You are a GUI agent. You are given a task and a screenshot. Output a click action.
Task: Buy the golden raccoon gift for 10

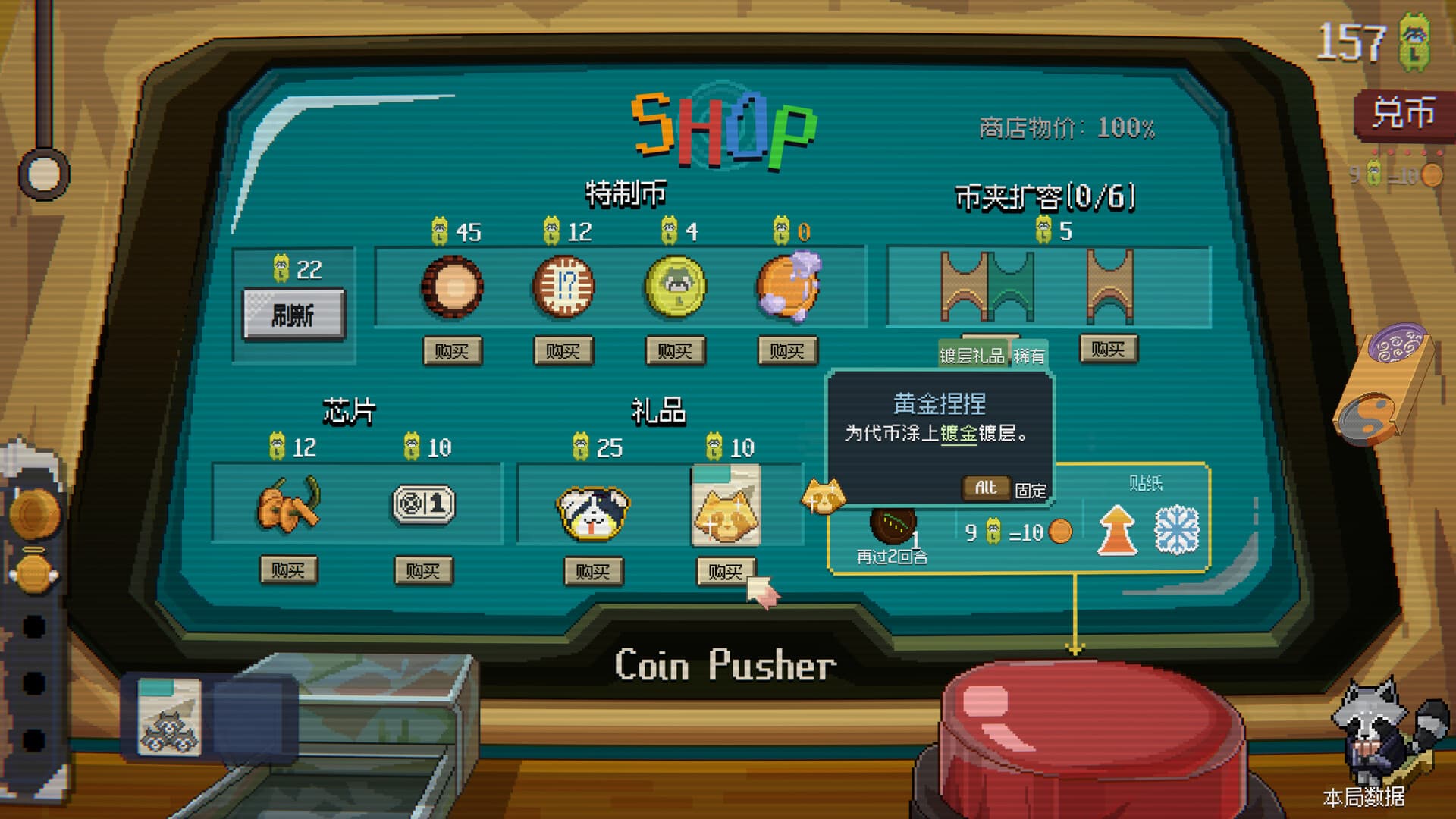click(x=726, y=571)
